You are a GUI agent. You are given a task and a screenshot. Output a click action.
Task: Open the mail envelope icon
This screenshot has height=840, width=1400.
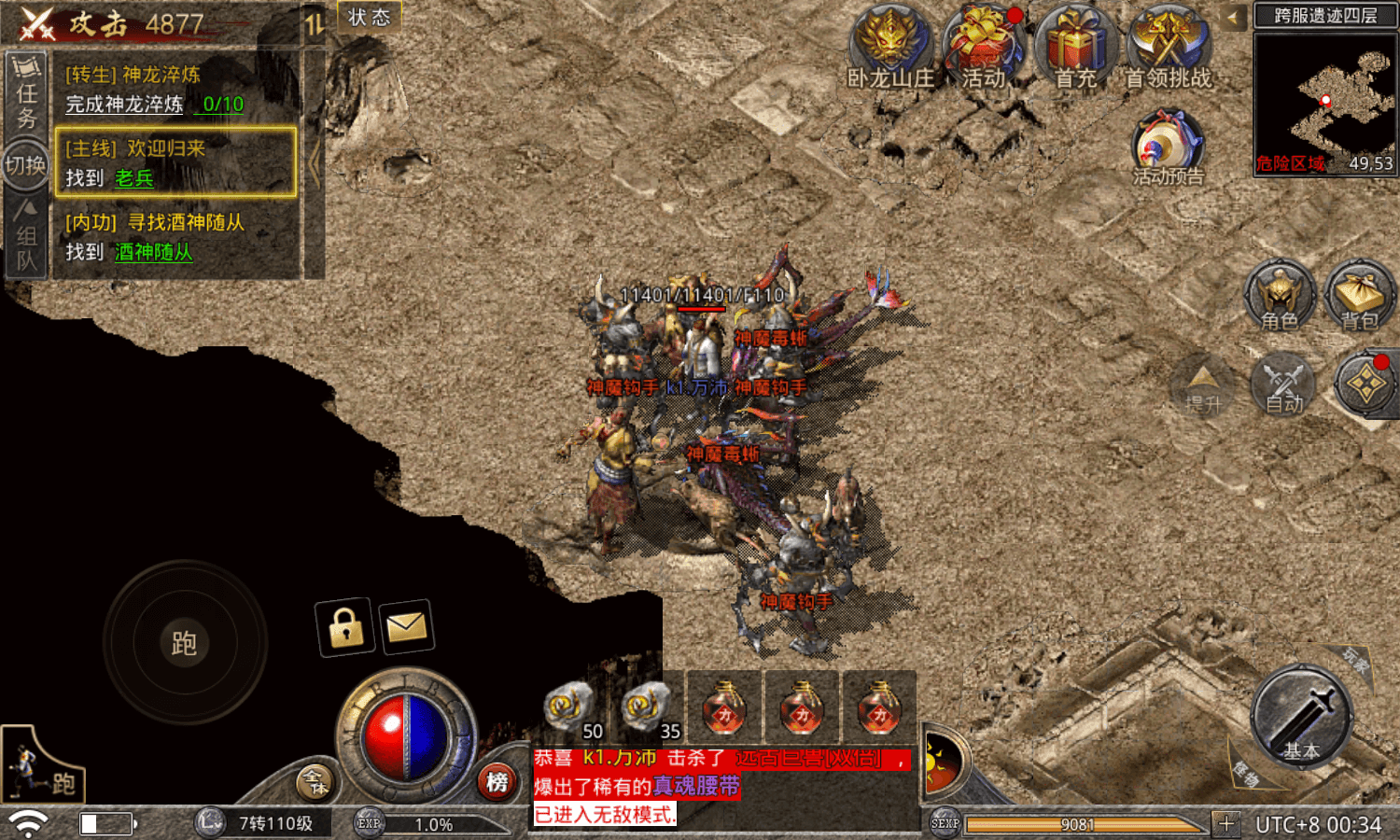[x=406, y=626]
